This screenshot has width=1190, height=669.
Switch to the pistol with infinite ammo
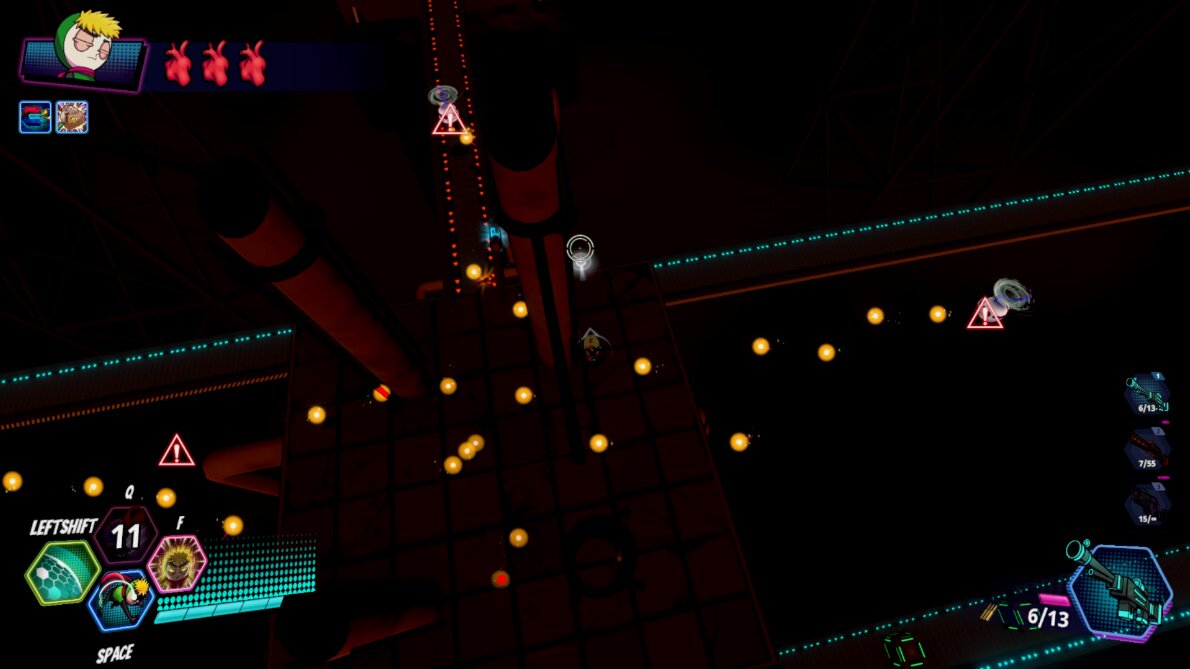(1146, 503)
